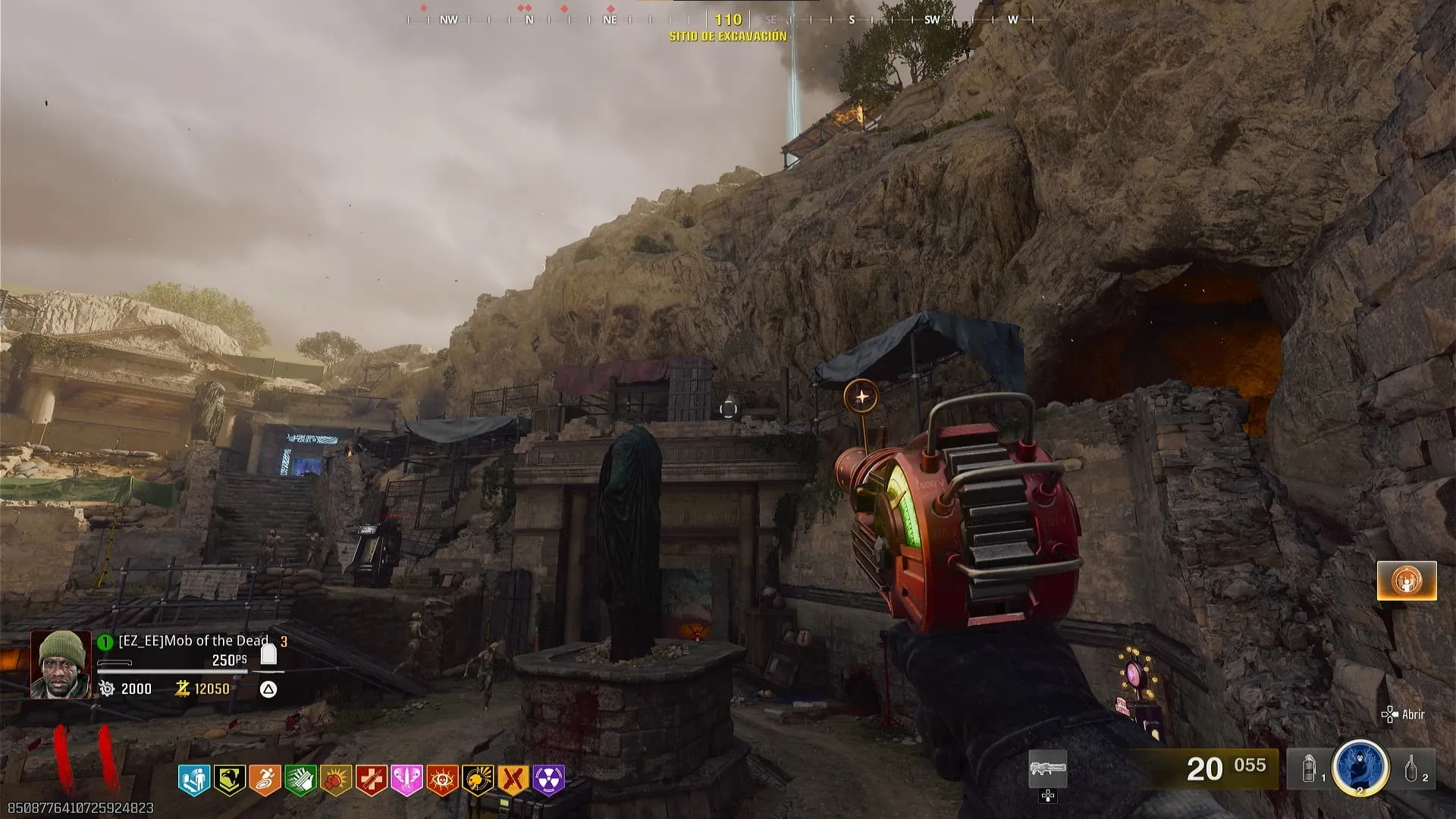This screenshot has width=1456, height=819.
Task: Click the yellow skull target perk on black
Action: (x=479, y=780)
